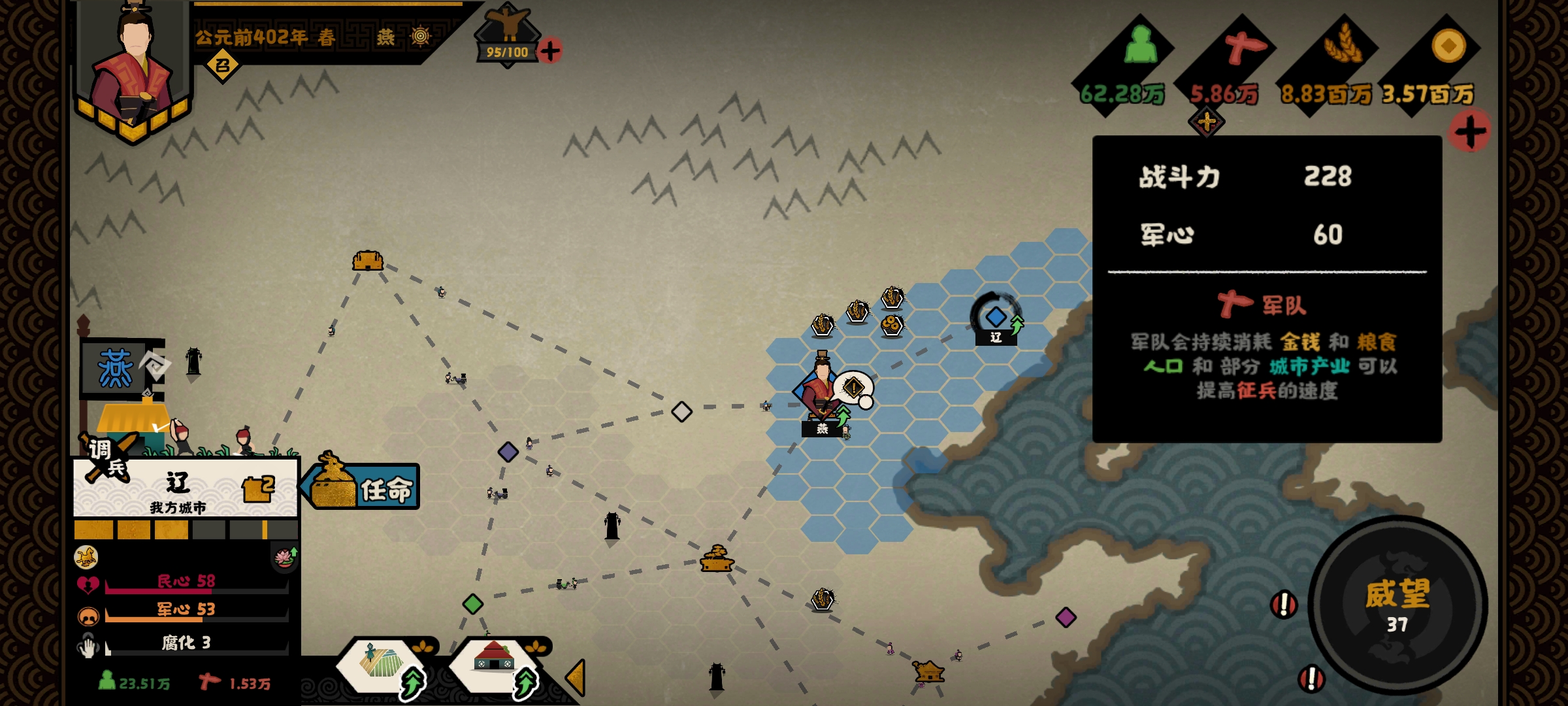
Task: Open the general's exclamation speech bubble
Action: tap(853, 388)
